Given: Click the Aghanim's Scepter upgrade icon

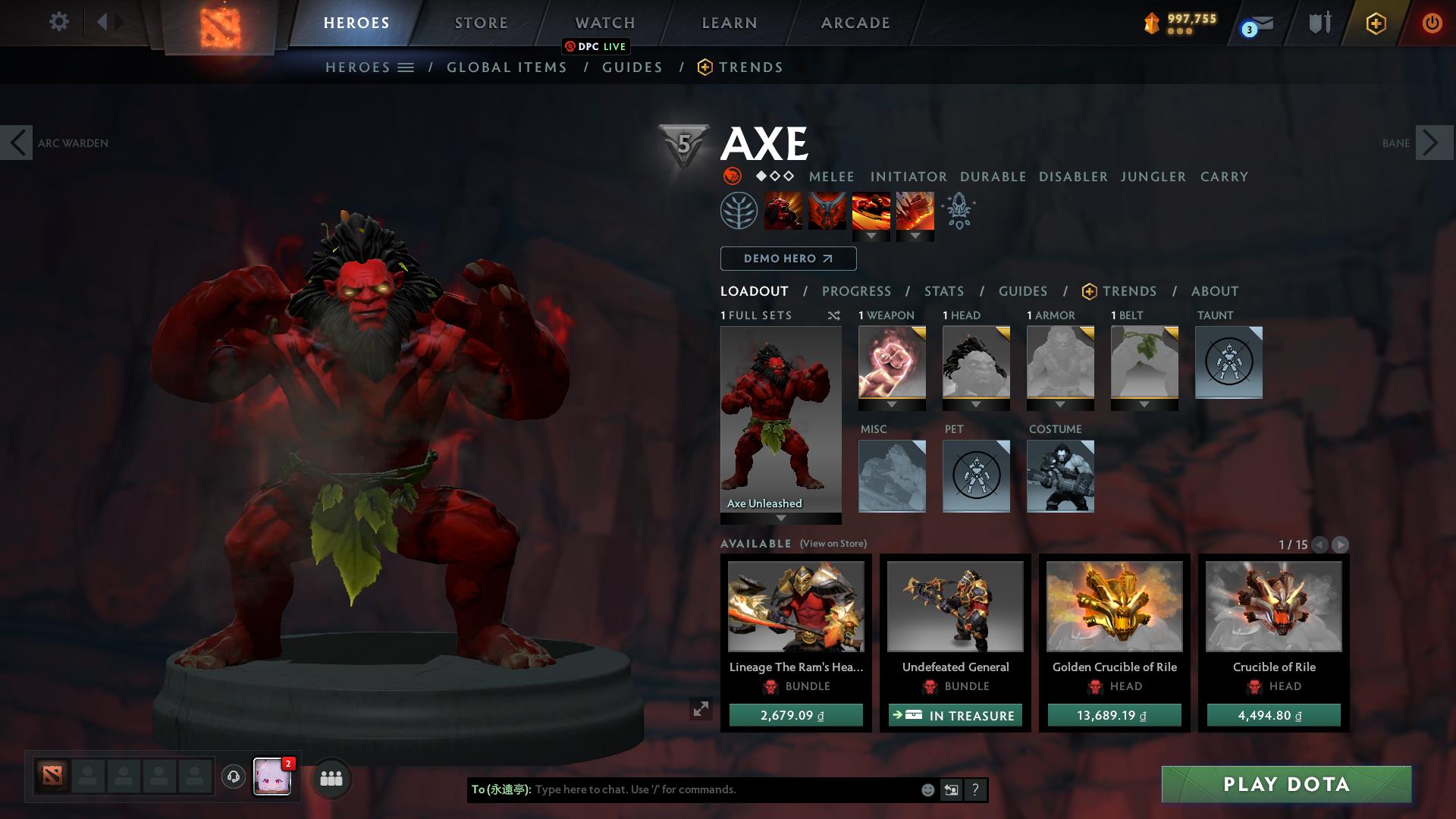Looking at the screenshot, I should click(x=958, y=212).
